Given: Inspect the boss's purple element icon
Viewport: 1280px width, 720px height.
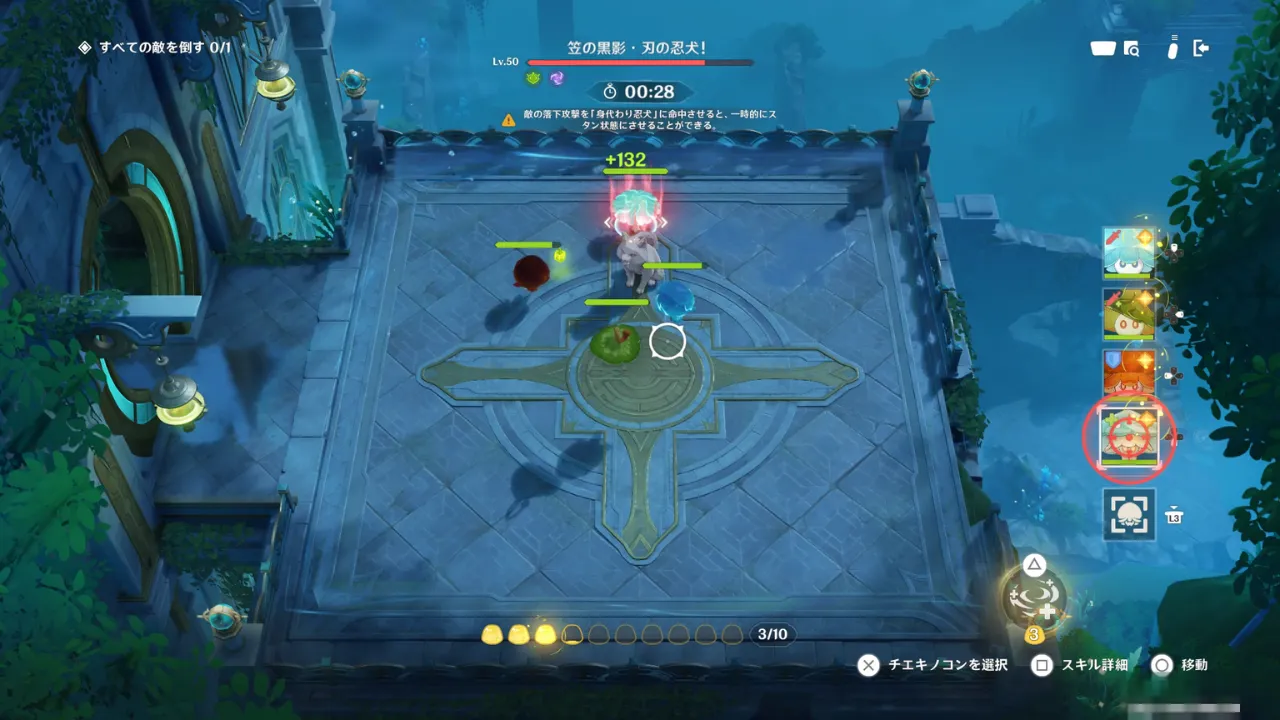Looking at the screenshot, I should 556,78.
